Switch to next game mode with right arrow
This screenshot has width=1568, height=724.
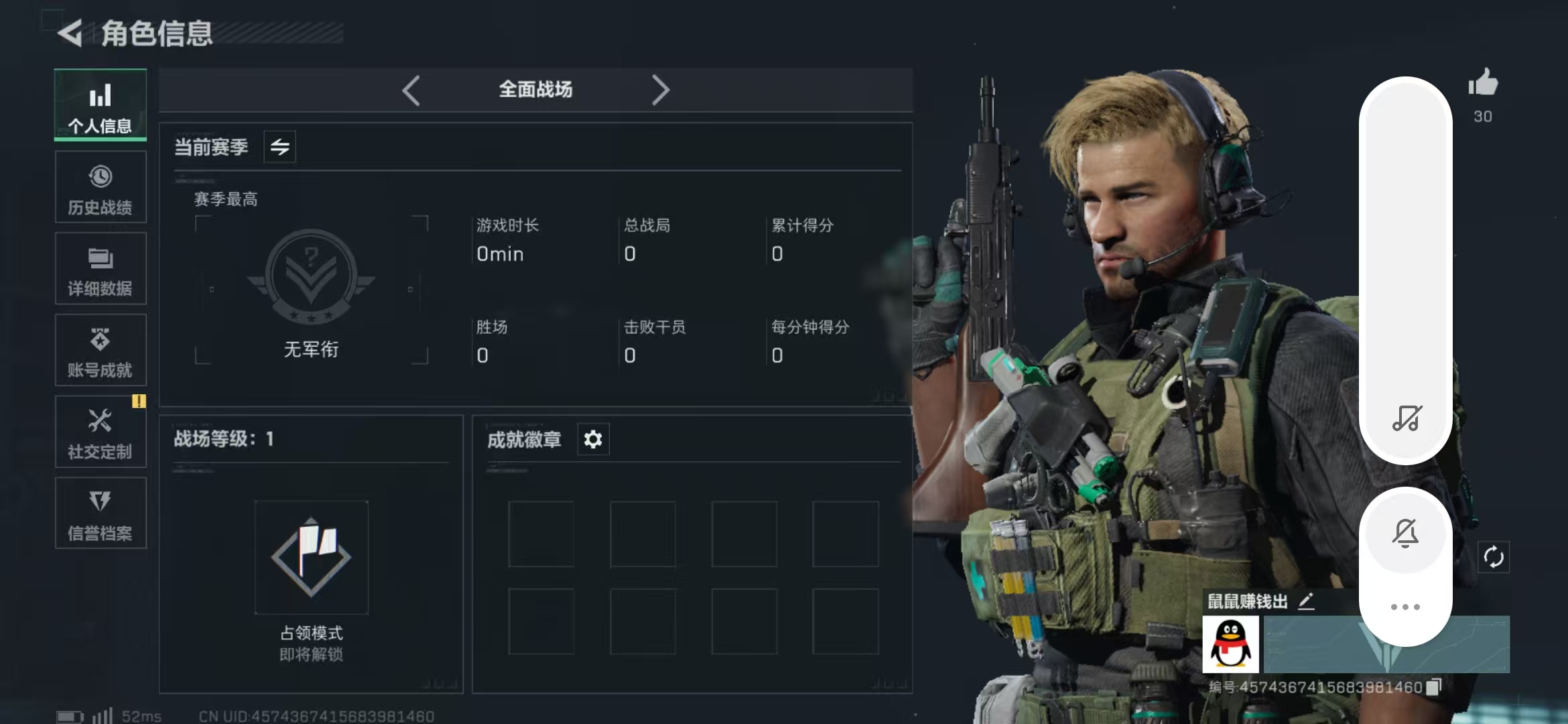click(x=660, y=90)
